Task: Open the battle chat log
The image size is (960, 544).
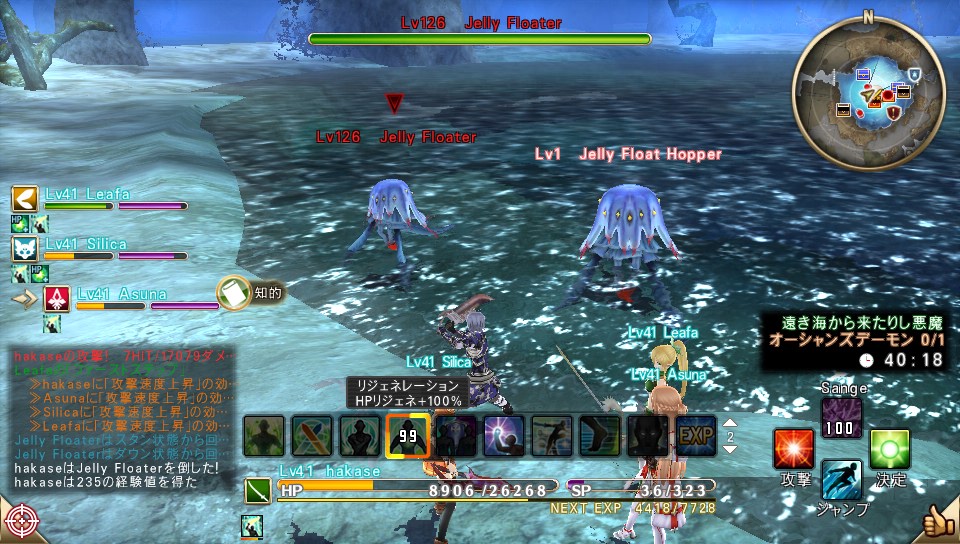Action: point(120,419)
